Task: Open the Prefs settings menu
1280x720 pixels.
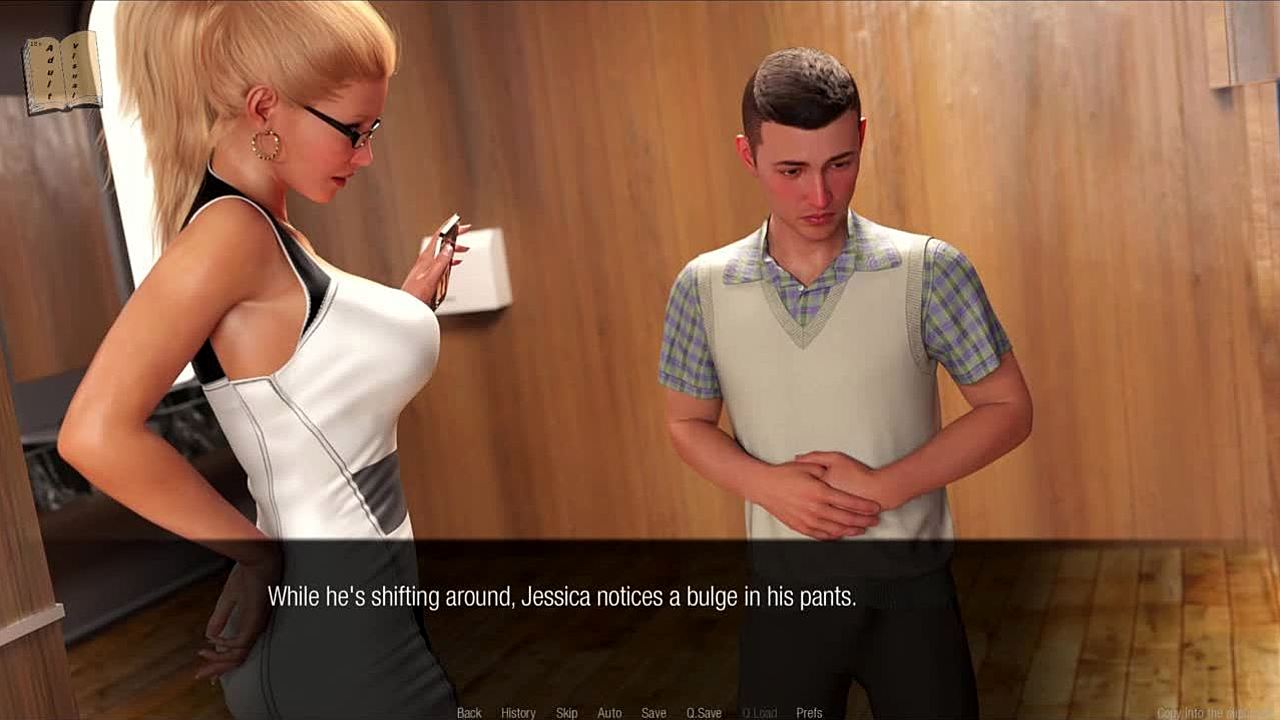Action: click(x=809, y=713)
